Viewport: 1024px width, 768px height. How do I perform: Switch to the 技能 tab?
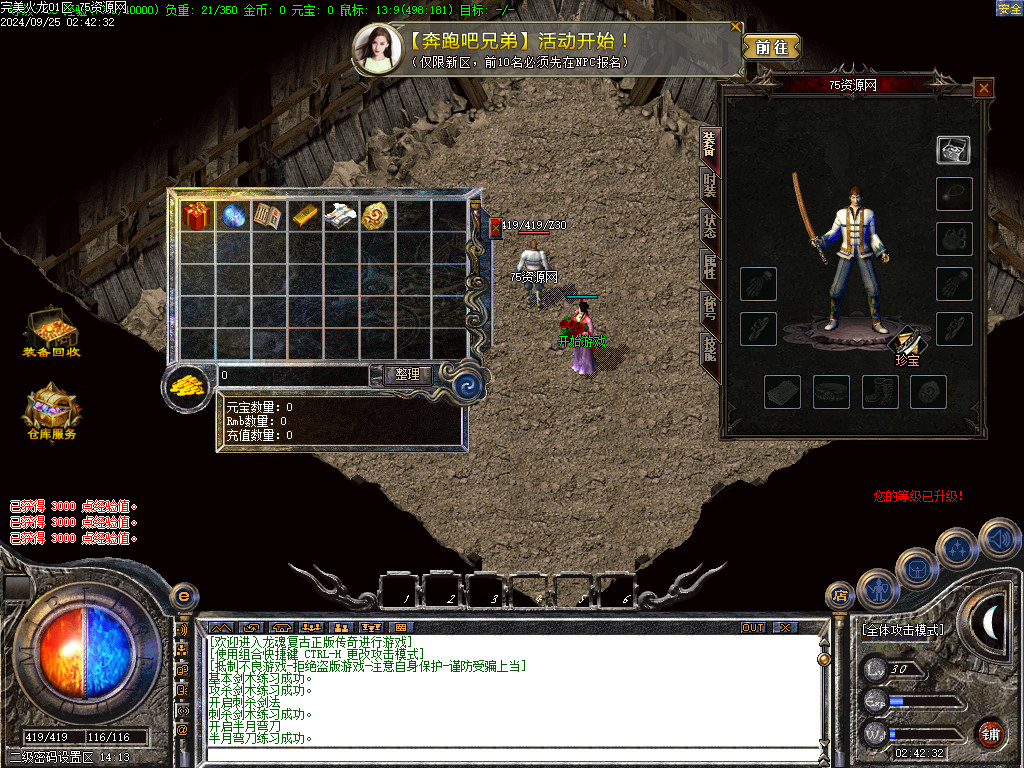pyautogui.click(x=709, y=347)
